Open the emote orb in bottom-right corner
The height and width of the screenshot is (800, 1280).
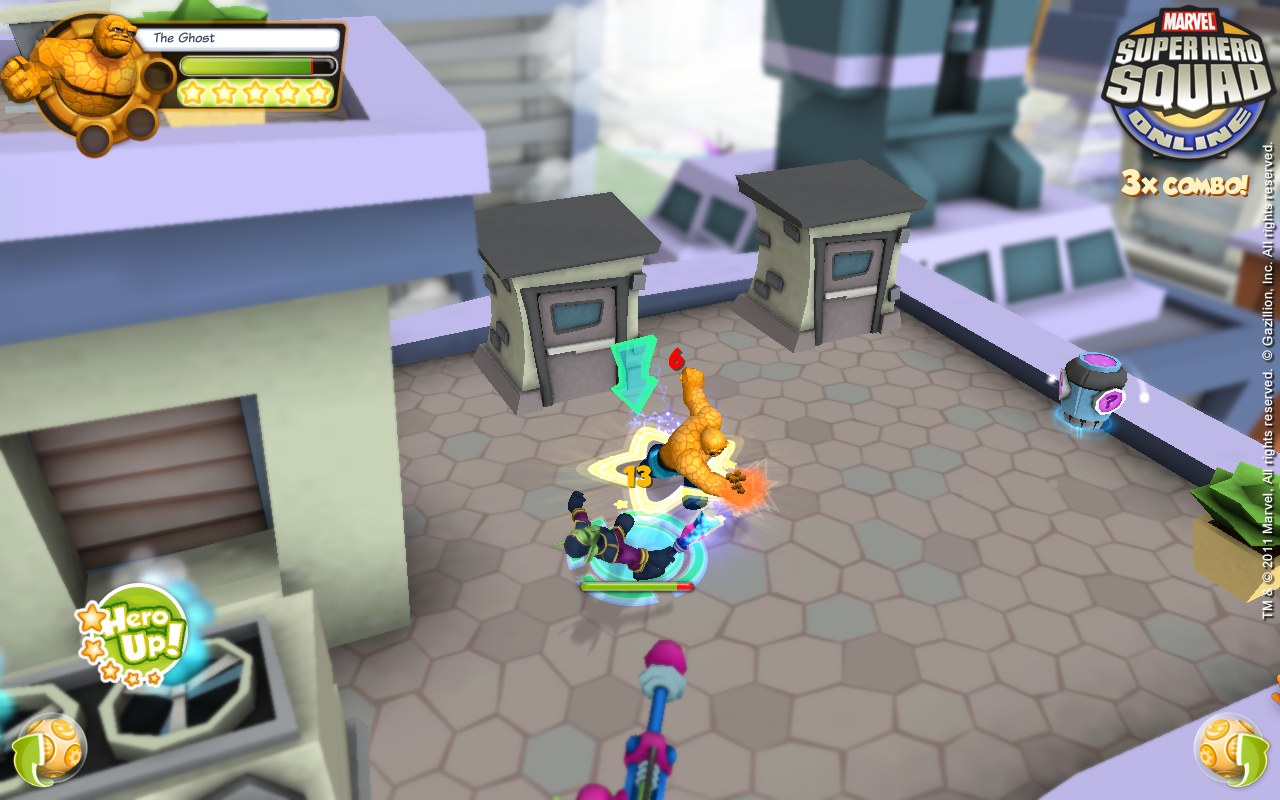pyautogui.click(x=1230, y=747)
